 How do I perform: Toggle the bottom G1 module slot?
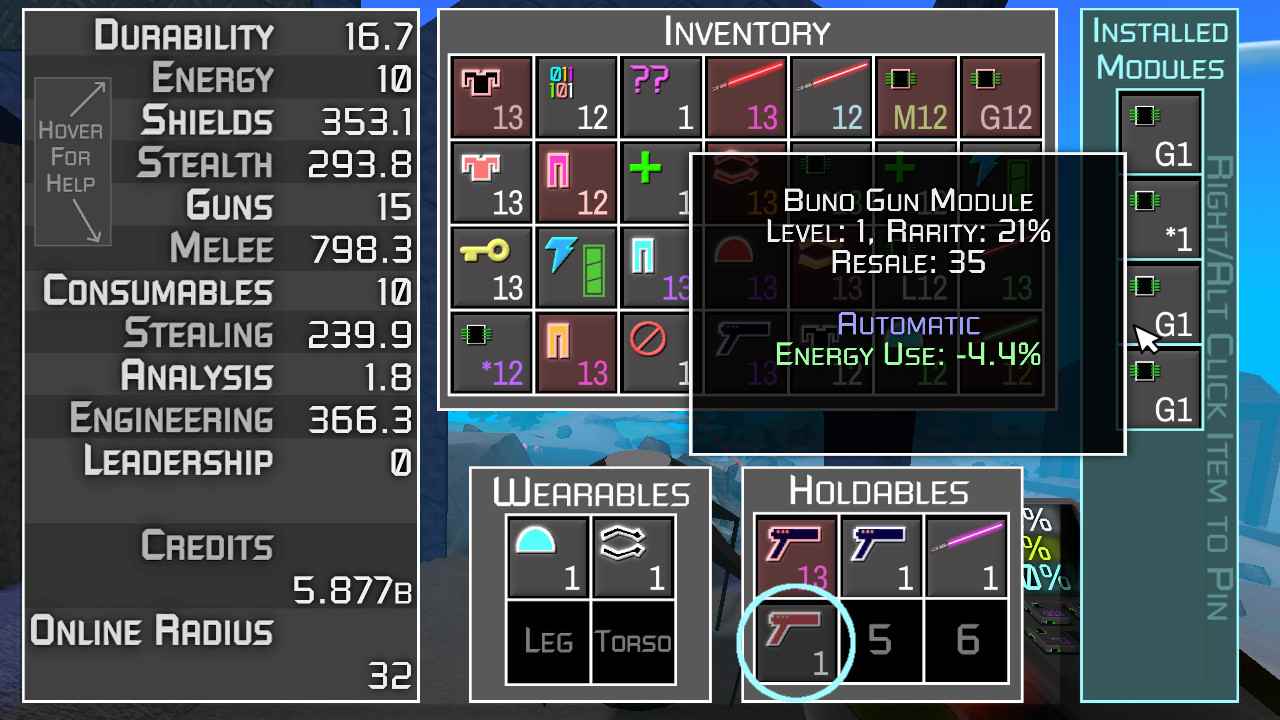(x=1160, y=388)
